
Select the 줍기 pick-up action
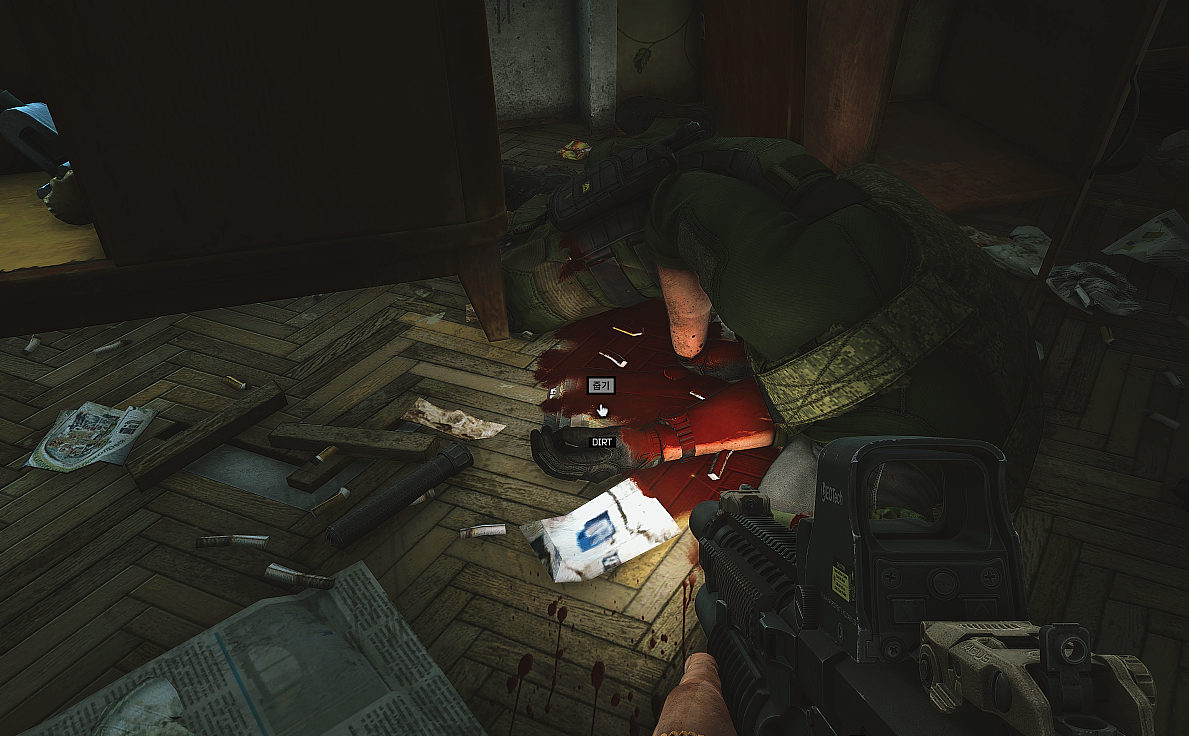pyautogui.click(x=600, y=385)
